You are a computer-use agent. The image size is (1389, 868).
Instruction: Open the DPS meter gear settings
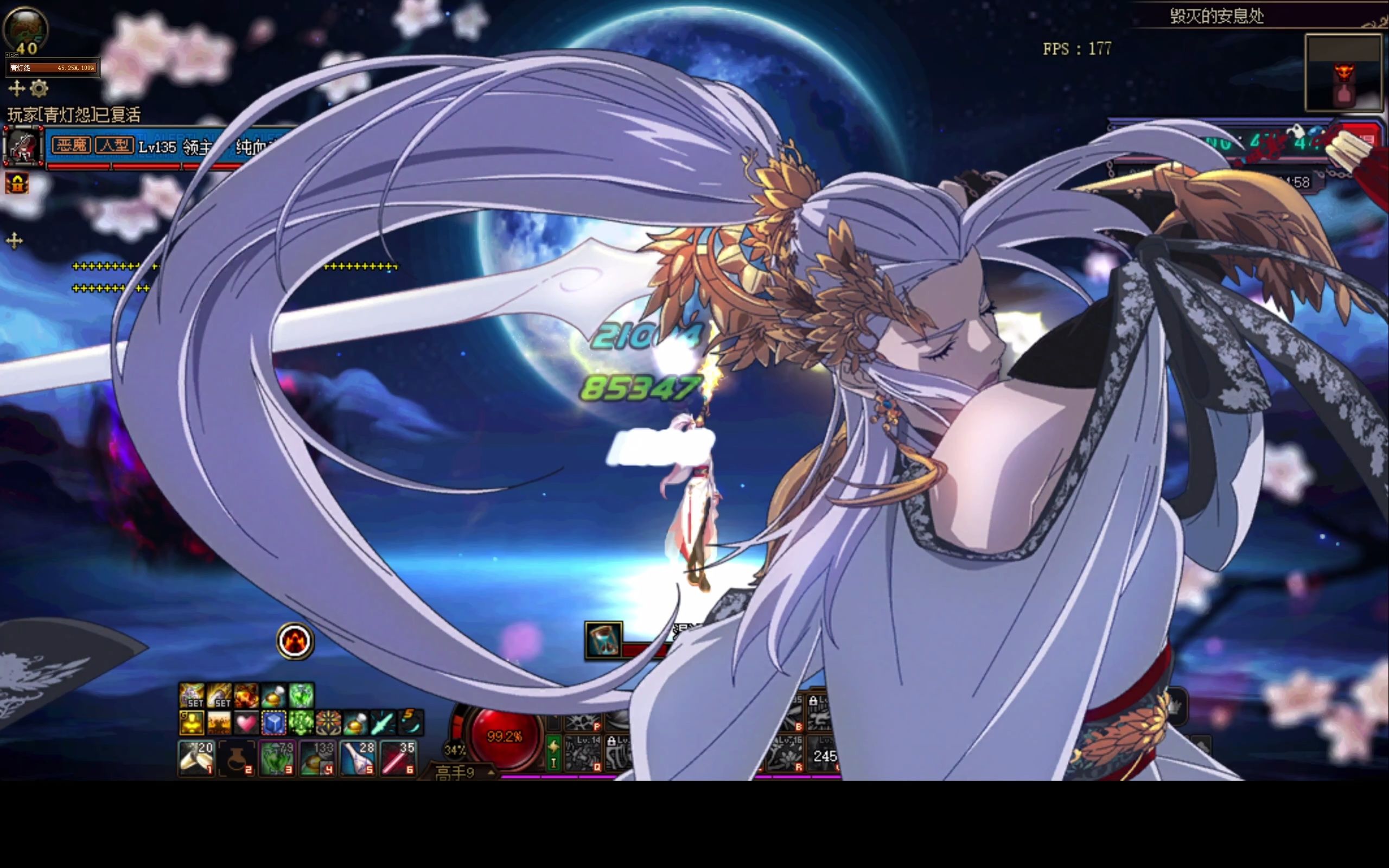[39, 88]
